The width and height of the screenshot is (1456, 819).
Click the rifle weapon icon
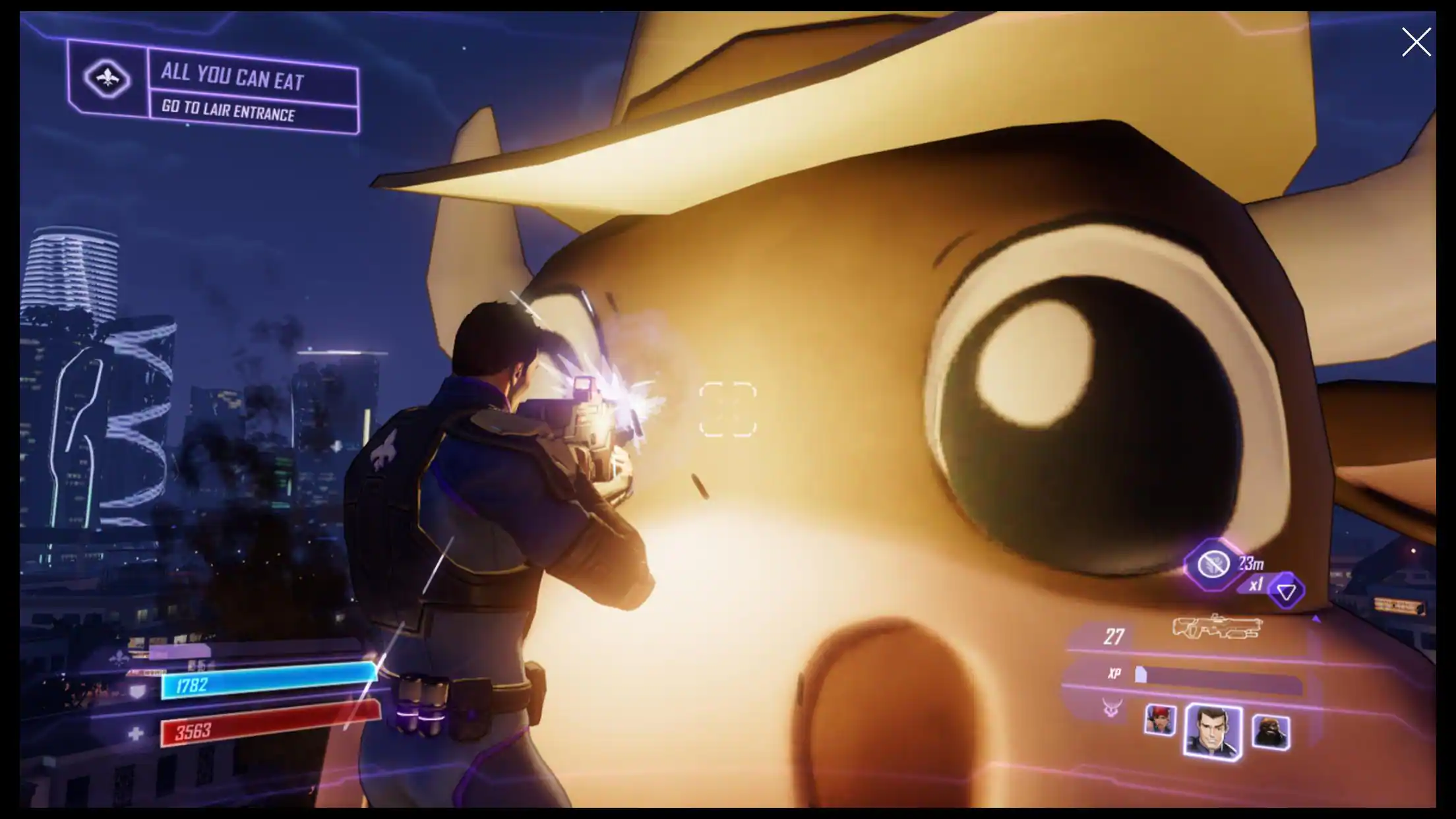1217,626
